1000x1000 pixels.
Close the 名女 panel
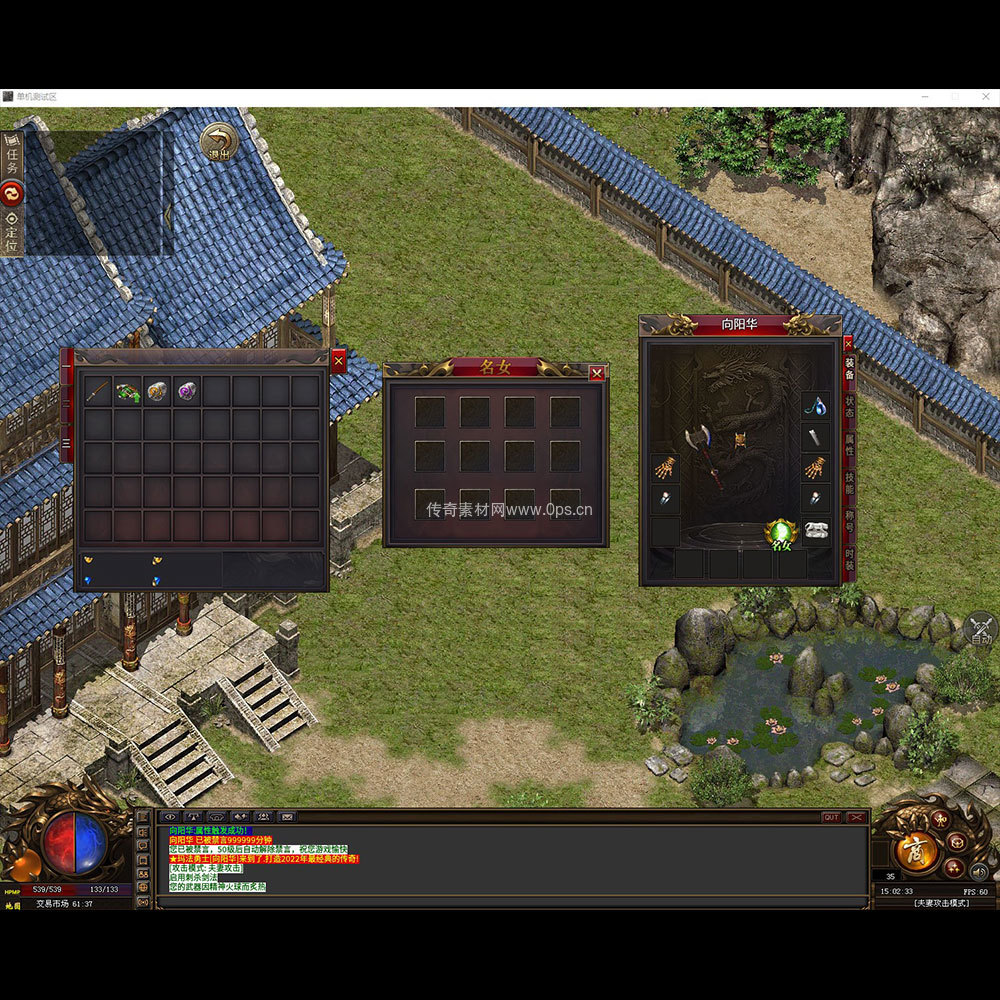coord(597,373)
